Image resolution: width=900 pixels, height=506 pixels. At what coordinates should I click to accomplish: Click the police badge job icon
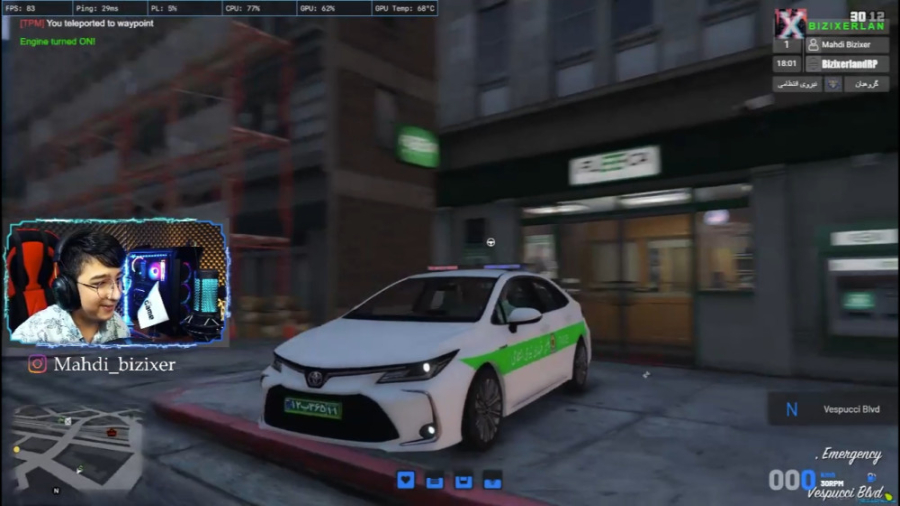coord(831,84)
